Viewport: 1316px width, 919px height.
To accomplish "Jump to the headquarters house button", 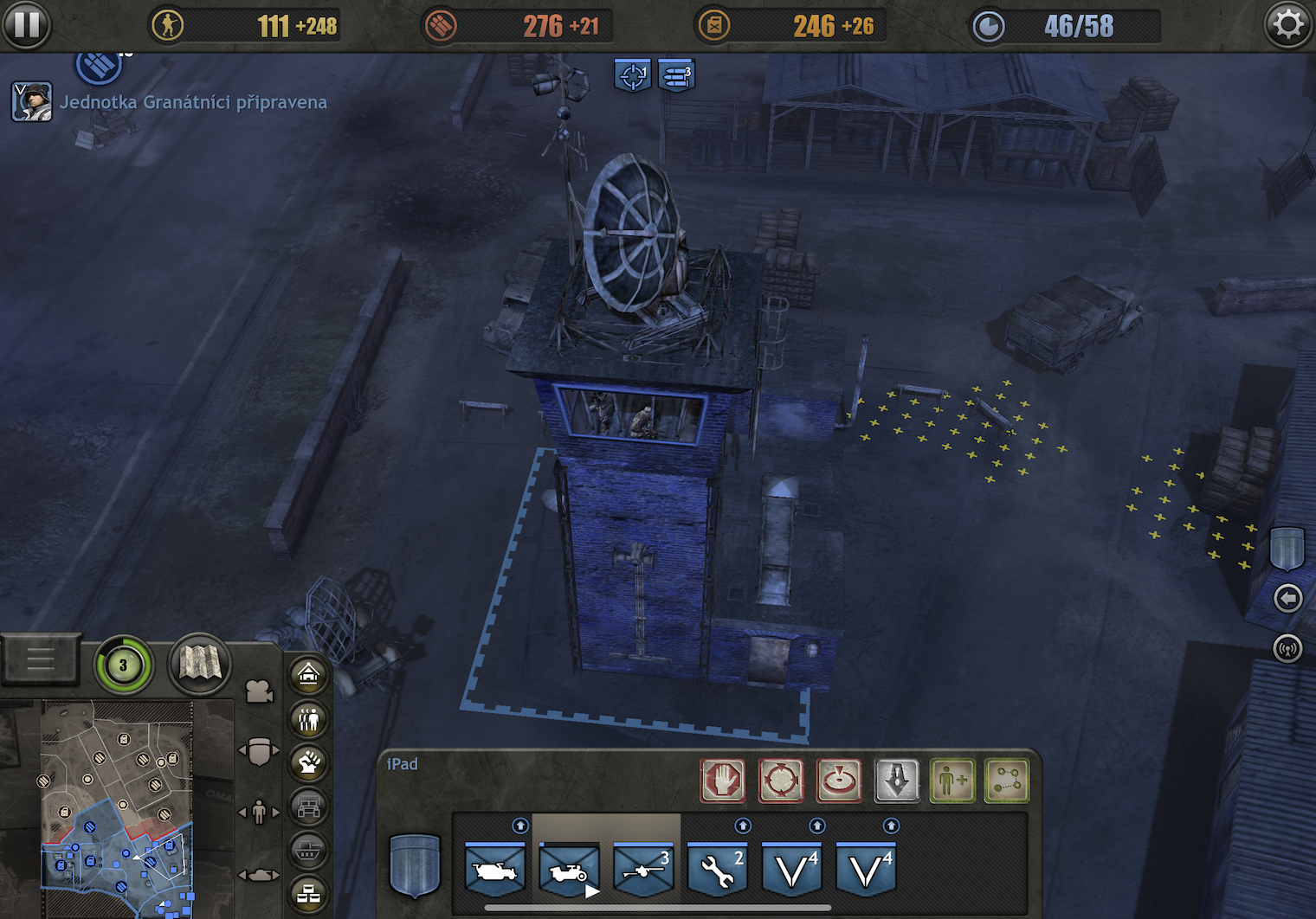I will point(309,675).
